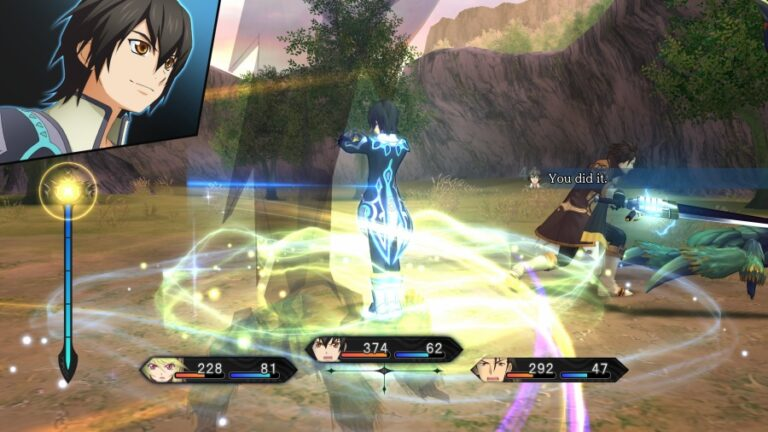Viewport: 768px width, 432px height.
Task: Click the small speaker icon beside "You did it."
Action: [535, 178]
